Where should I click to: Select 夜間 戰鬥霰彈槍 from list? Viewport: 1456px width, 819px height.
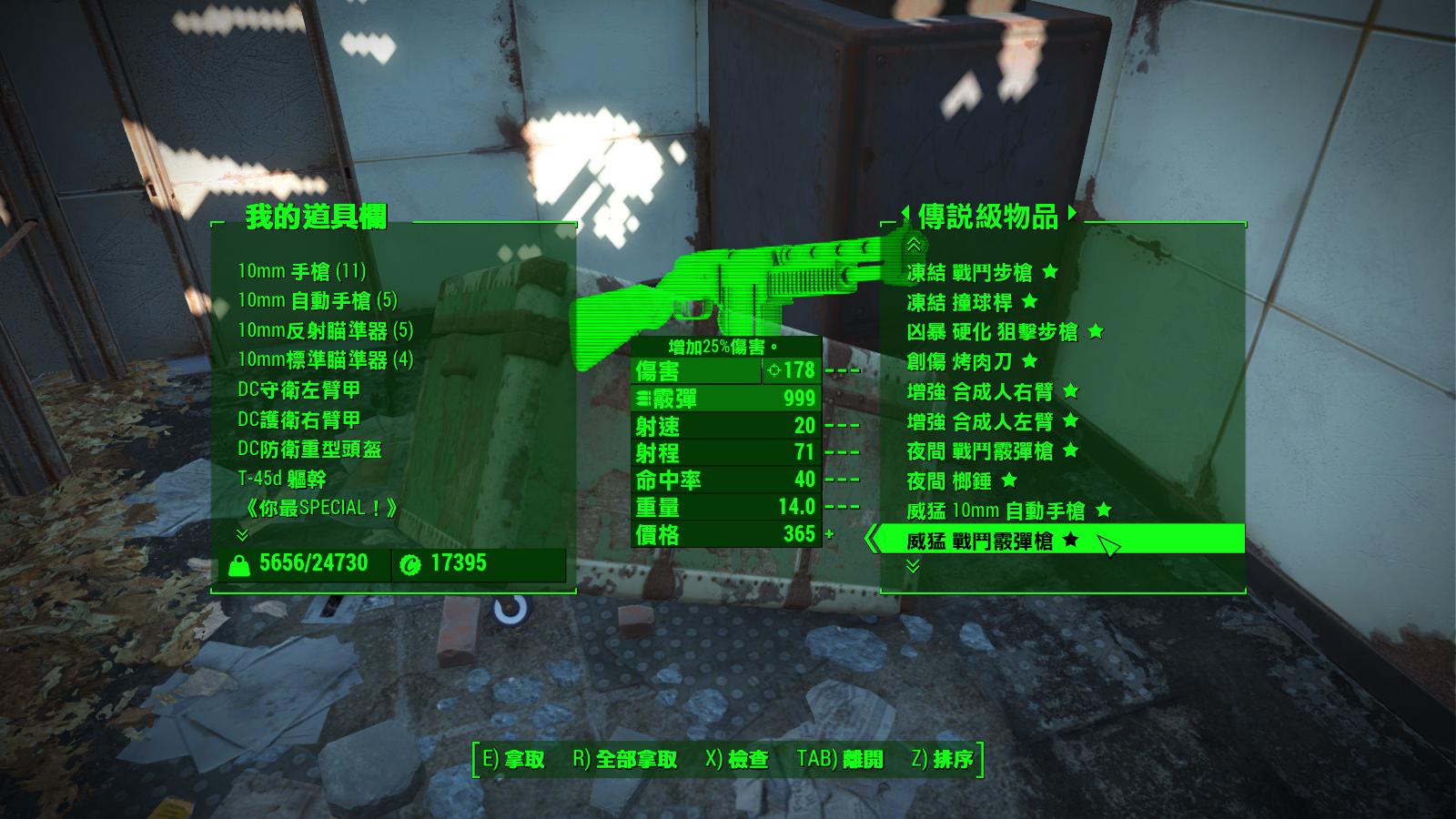coord(979,451)
